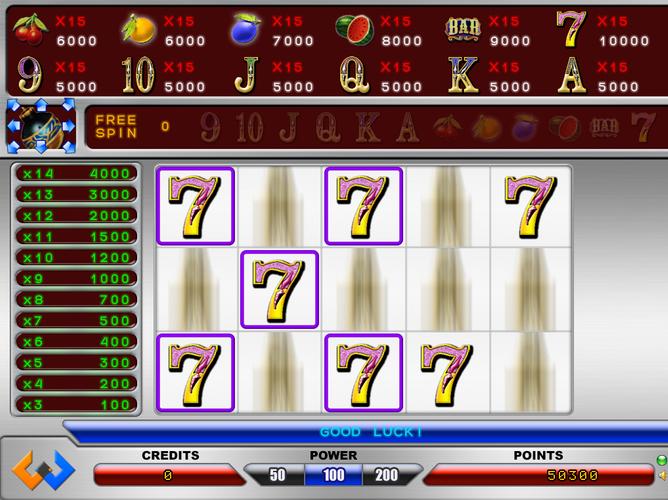
Task: Set power to 50
Action: pyautogui.click(x=277, y=475)
